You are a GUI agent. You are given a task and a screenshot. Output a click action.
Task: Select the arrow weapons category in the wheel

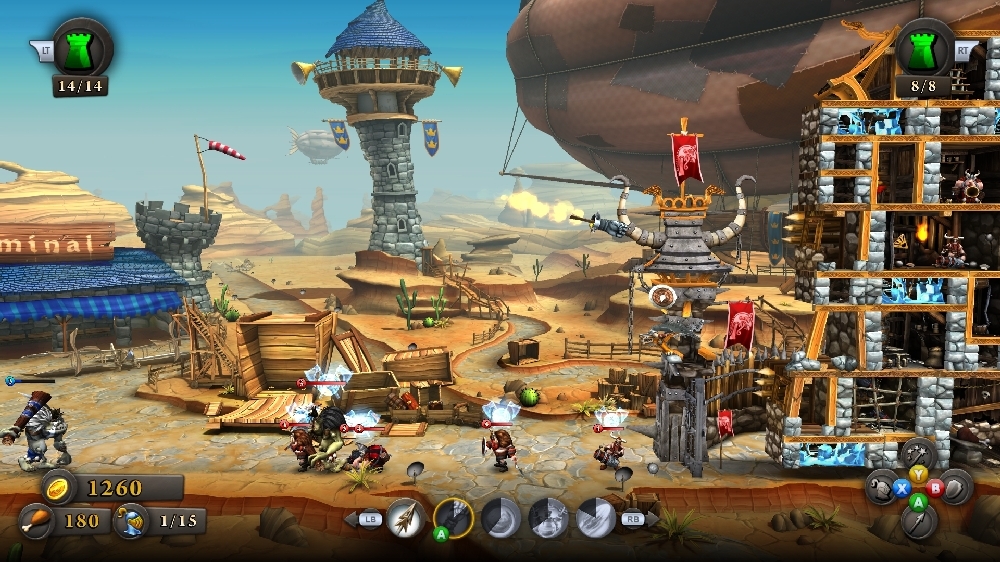click(918, 521)
